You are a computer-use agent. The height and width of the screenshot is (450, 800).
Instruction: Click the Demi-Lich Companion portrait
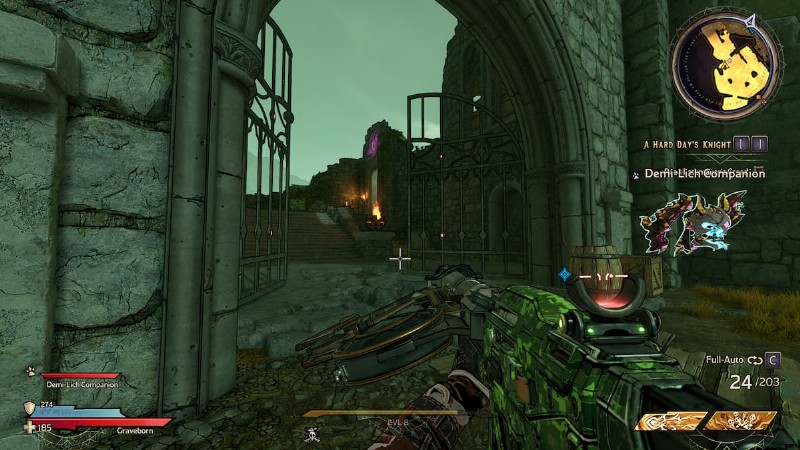(x=695, y=222)
